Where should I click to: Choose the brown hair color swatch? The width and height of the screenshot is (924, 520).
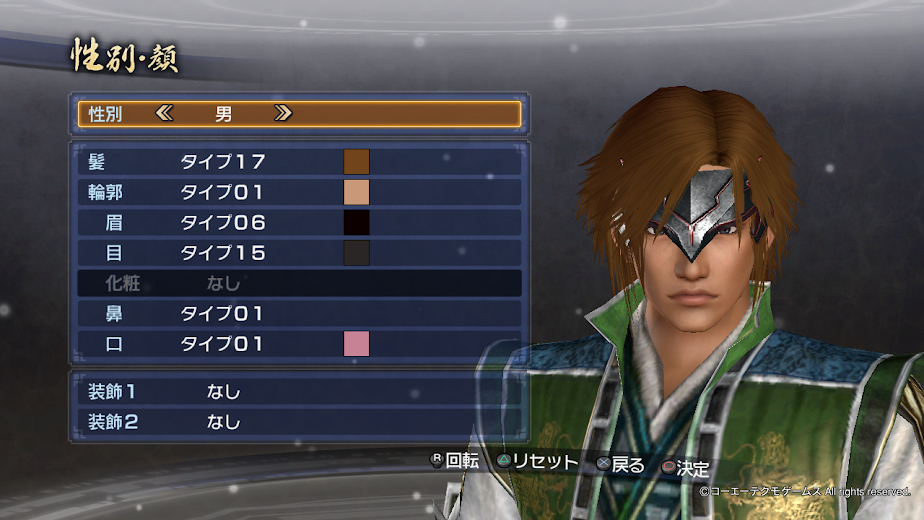tap(357, 162)
